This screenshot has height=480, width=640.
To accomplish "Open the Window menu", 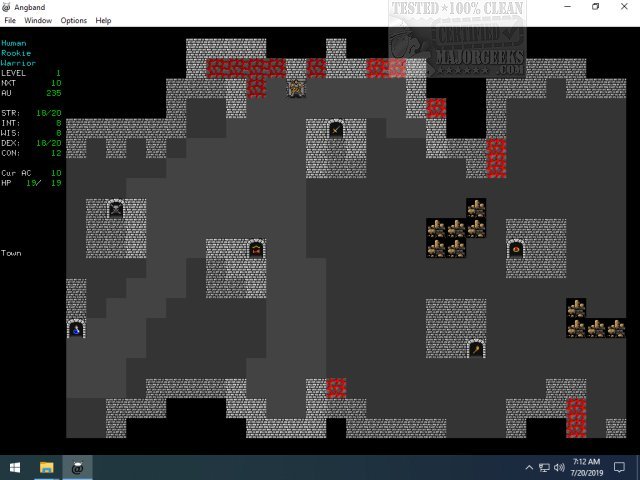I will (38, 20).
